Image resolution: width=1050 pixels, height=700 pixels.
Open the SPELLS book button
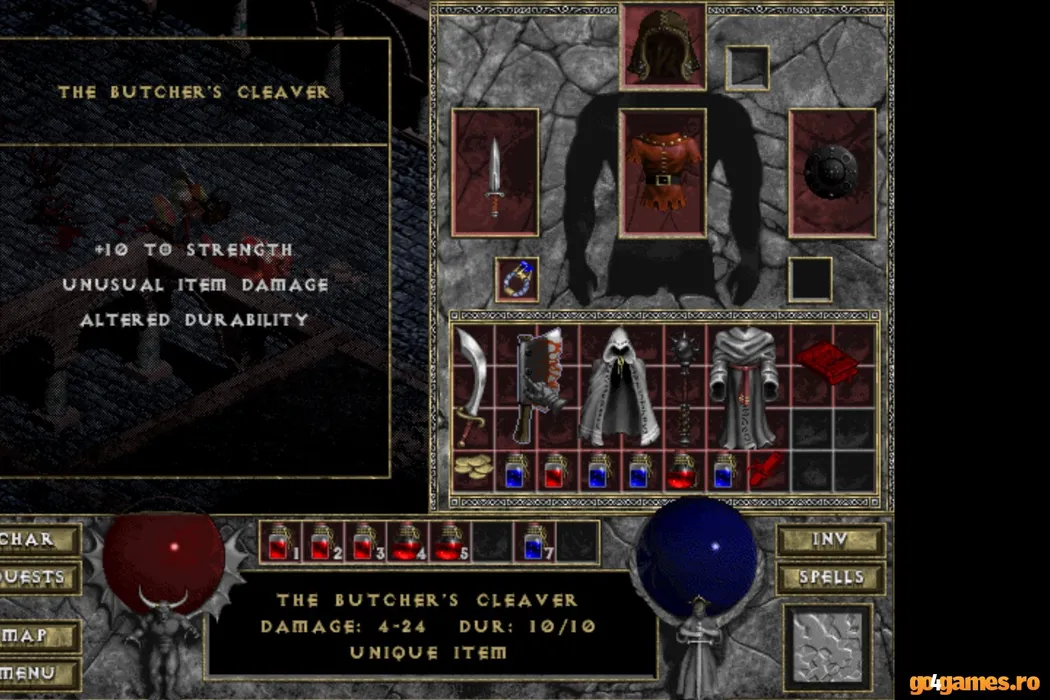[x=830, y=578]
